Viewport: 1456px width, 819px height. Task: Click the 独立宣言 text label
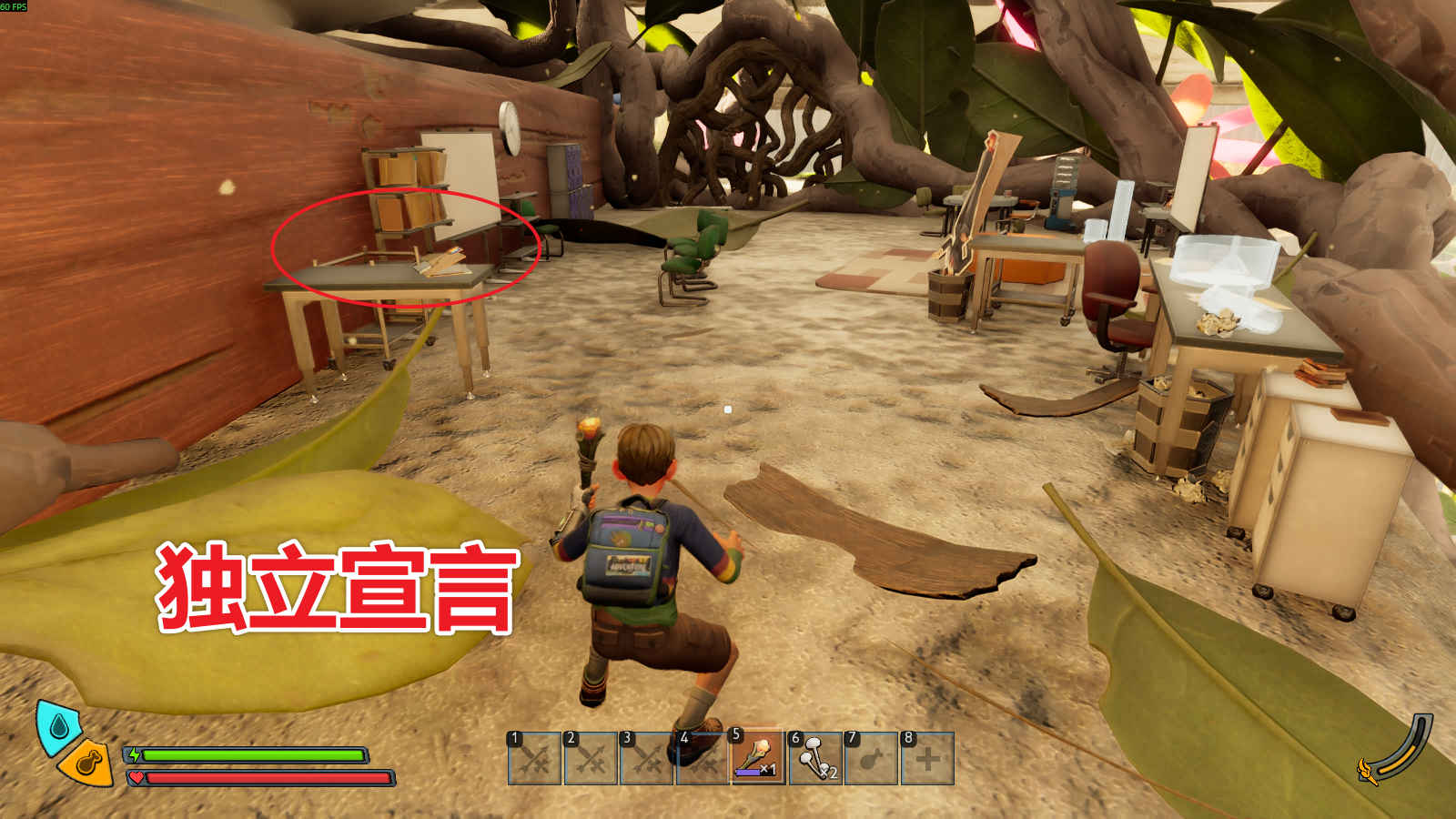coord(337,581)
